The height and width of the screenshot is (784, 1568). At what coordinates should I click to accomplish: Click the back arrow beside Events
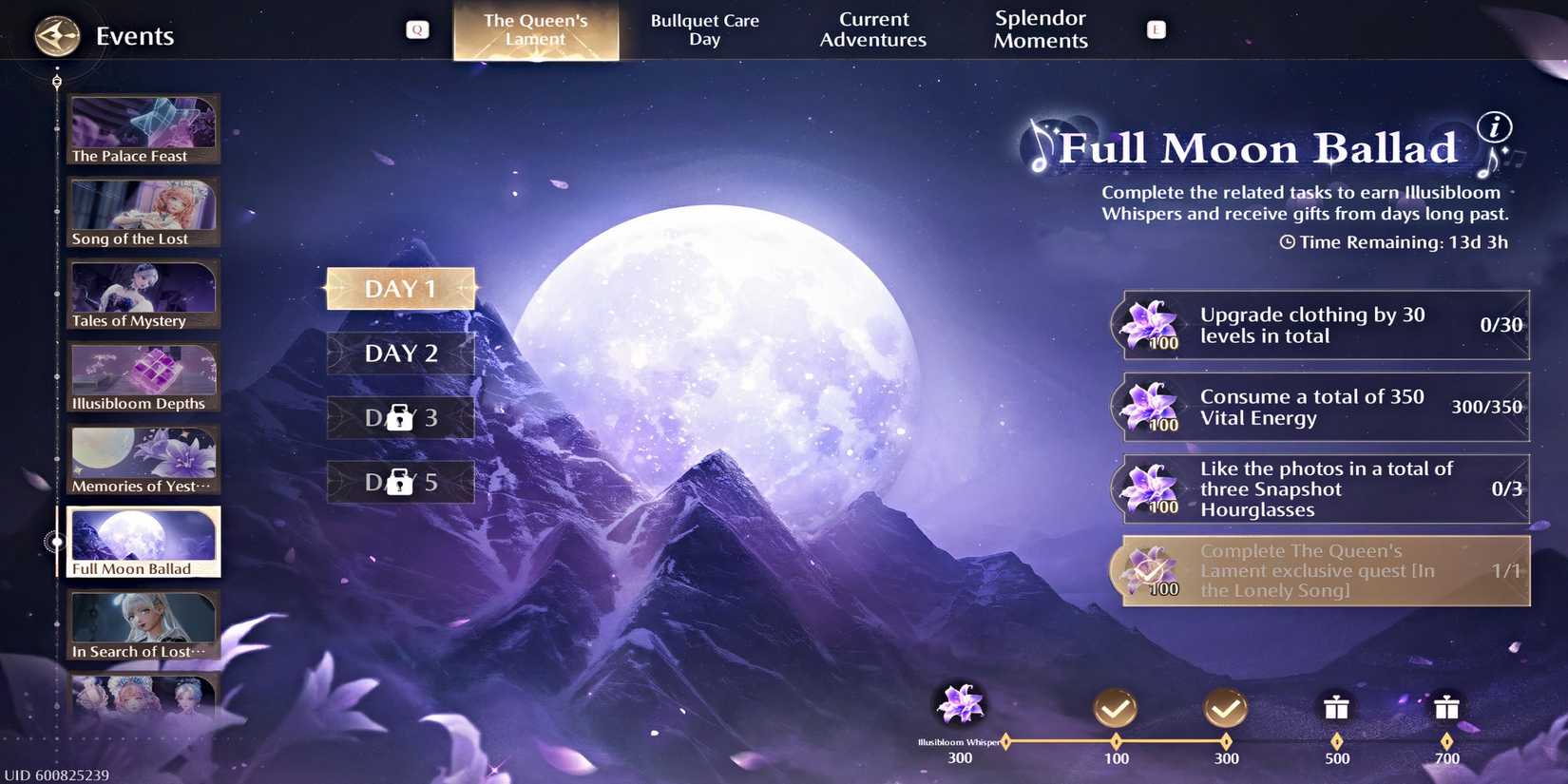tap(56, 35)
